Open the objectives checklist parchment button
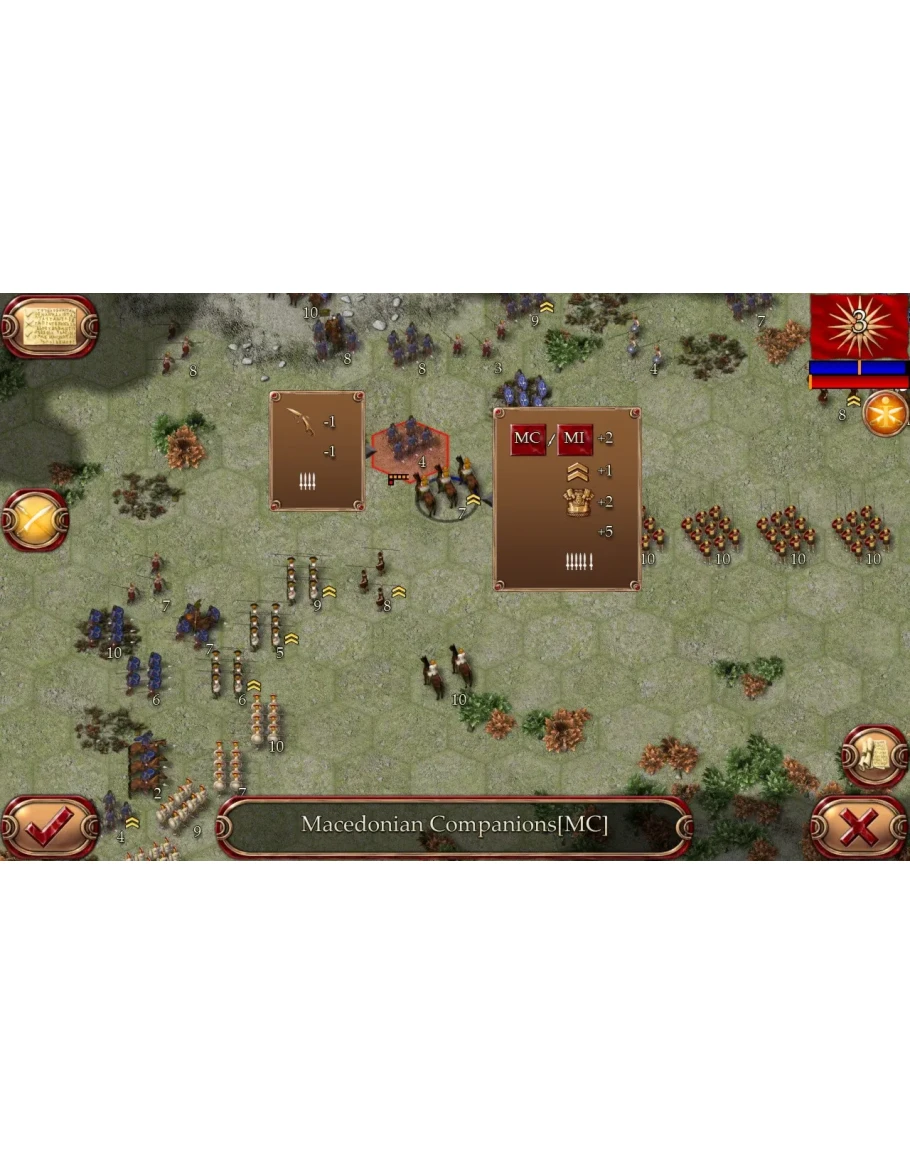 point(48,324)
